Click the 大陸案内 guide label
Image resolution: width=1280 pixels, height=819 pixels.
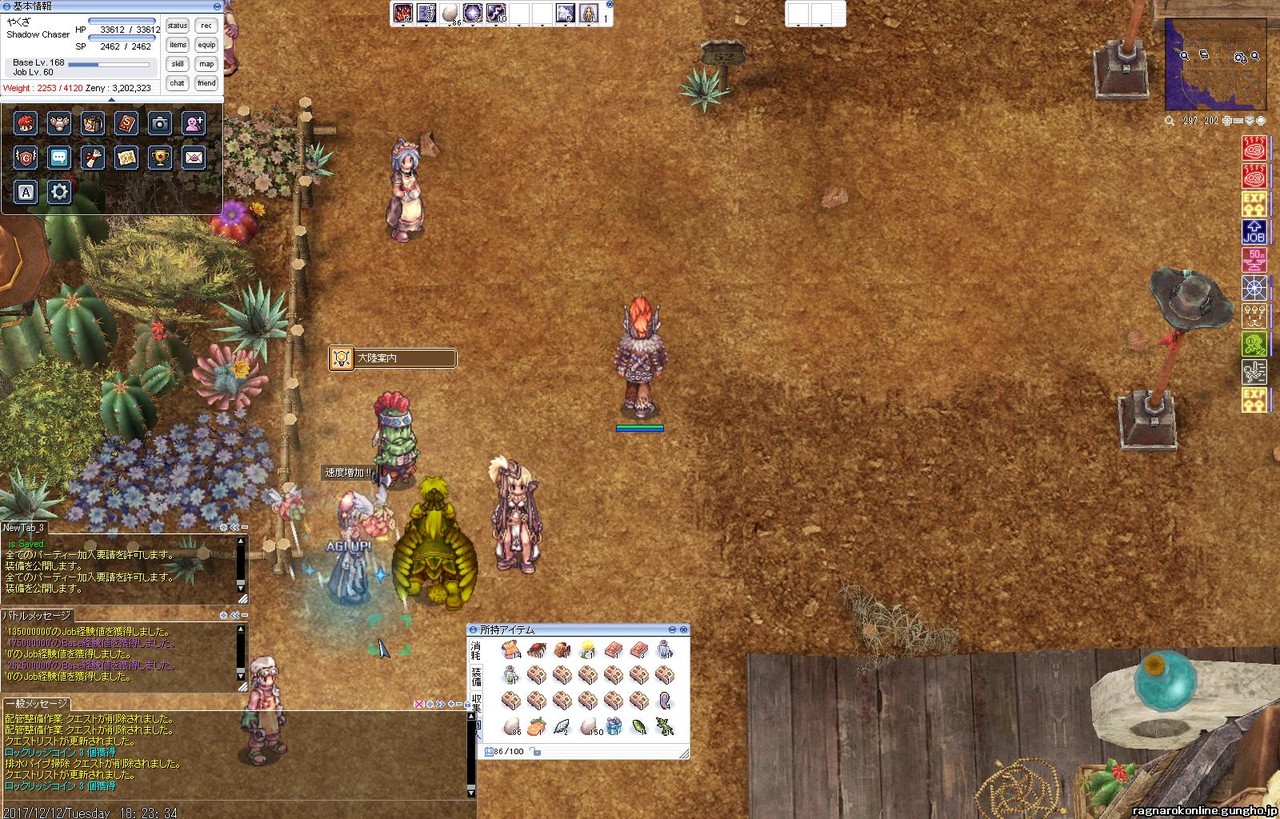point(393,358)
